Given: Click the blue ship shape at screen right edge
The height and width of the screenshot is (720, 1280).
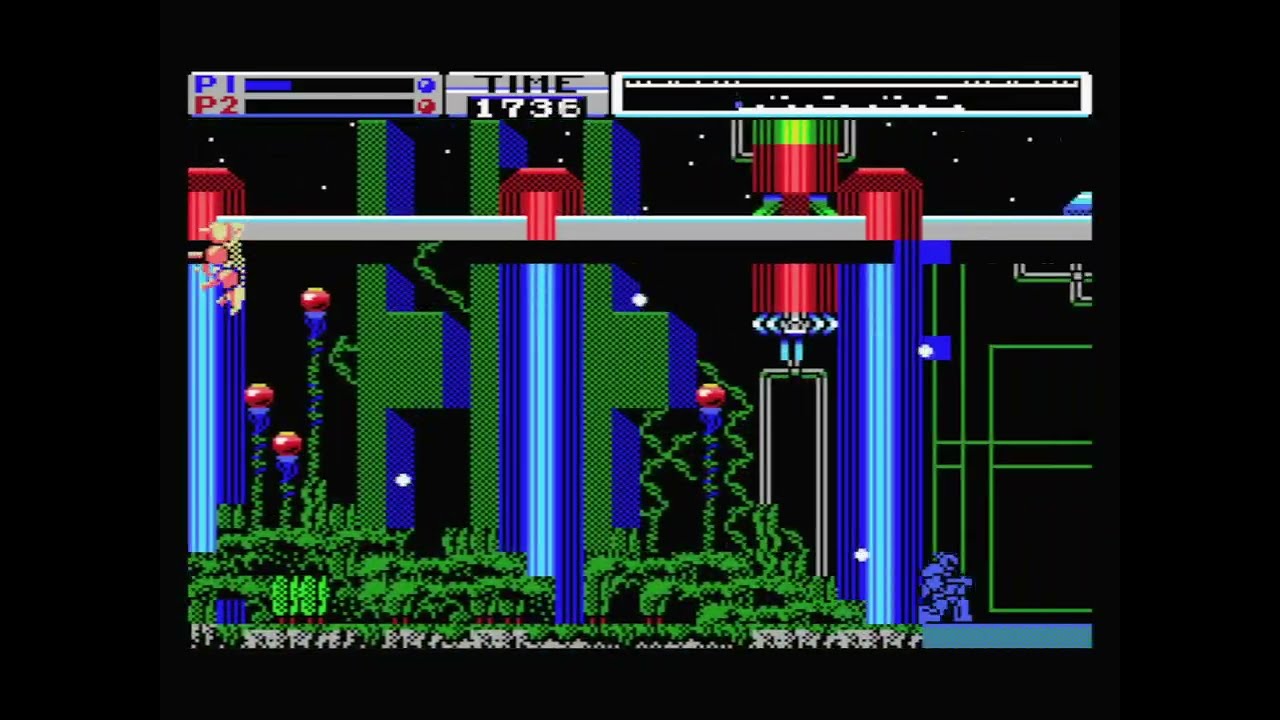Looking at the screenshot, I should 1078,205.
